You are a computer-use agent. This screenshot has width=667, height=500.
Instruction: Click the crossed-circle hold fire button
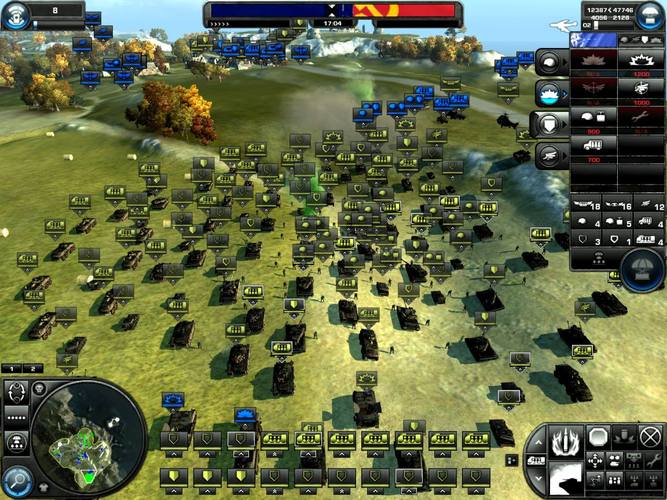[650, 436]
